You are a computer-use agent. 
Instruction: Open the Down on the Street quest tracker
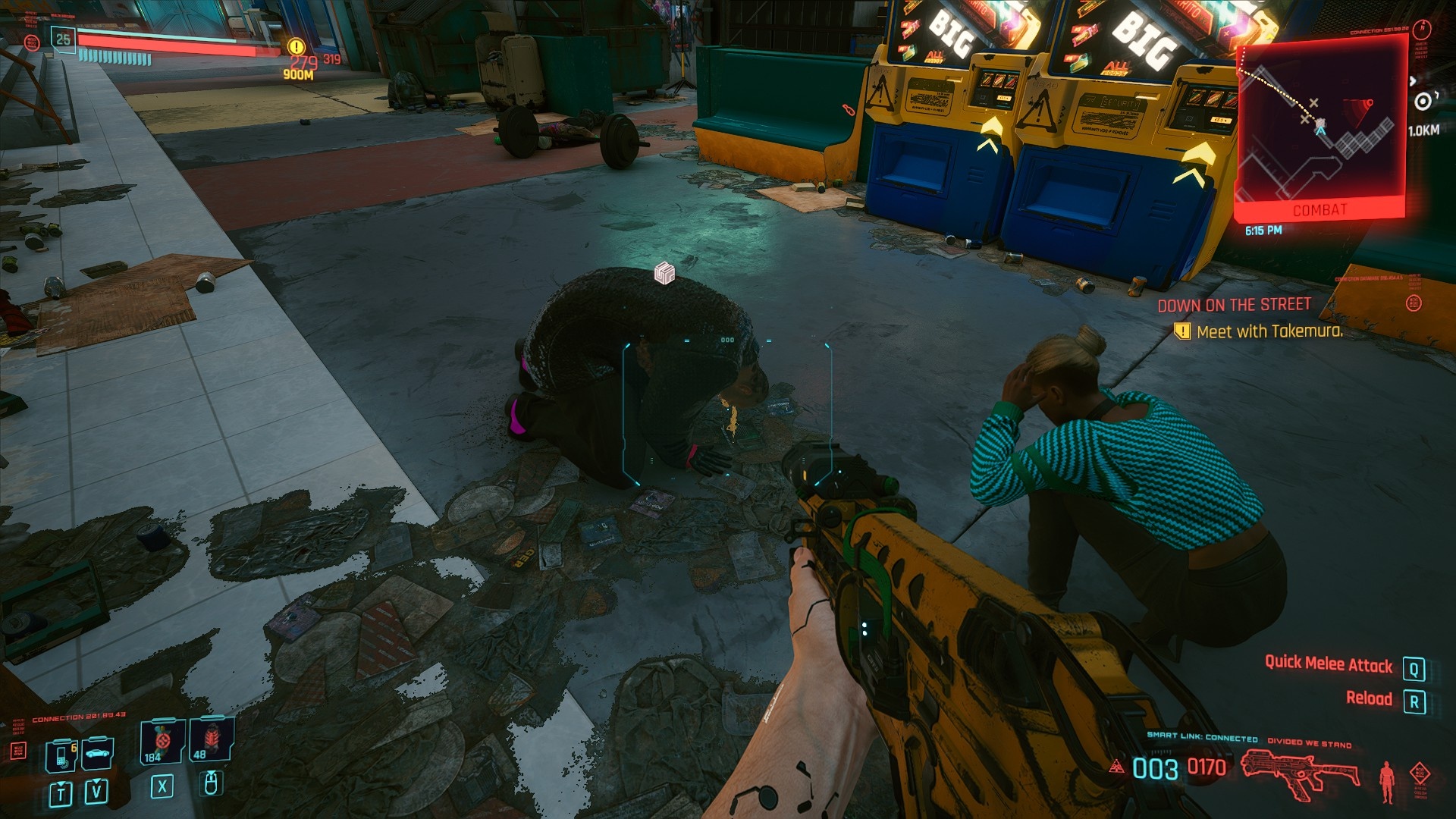tap(1234, 305)
